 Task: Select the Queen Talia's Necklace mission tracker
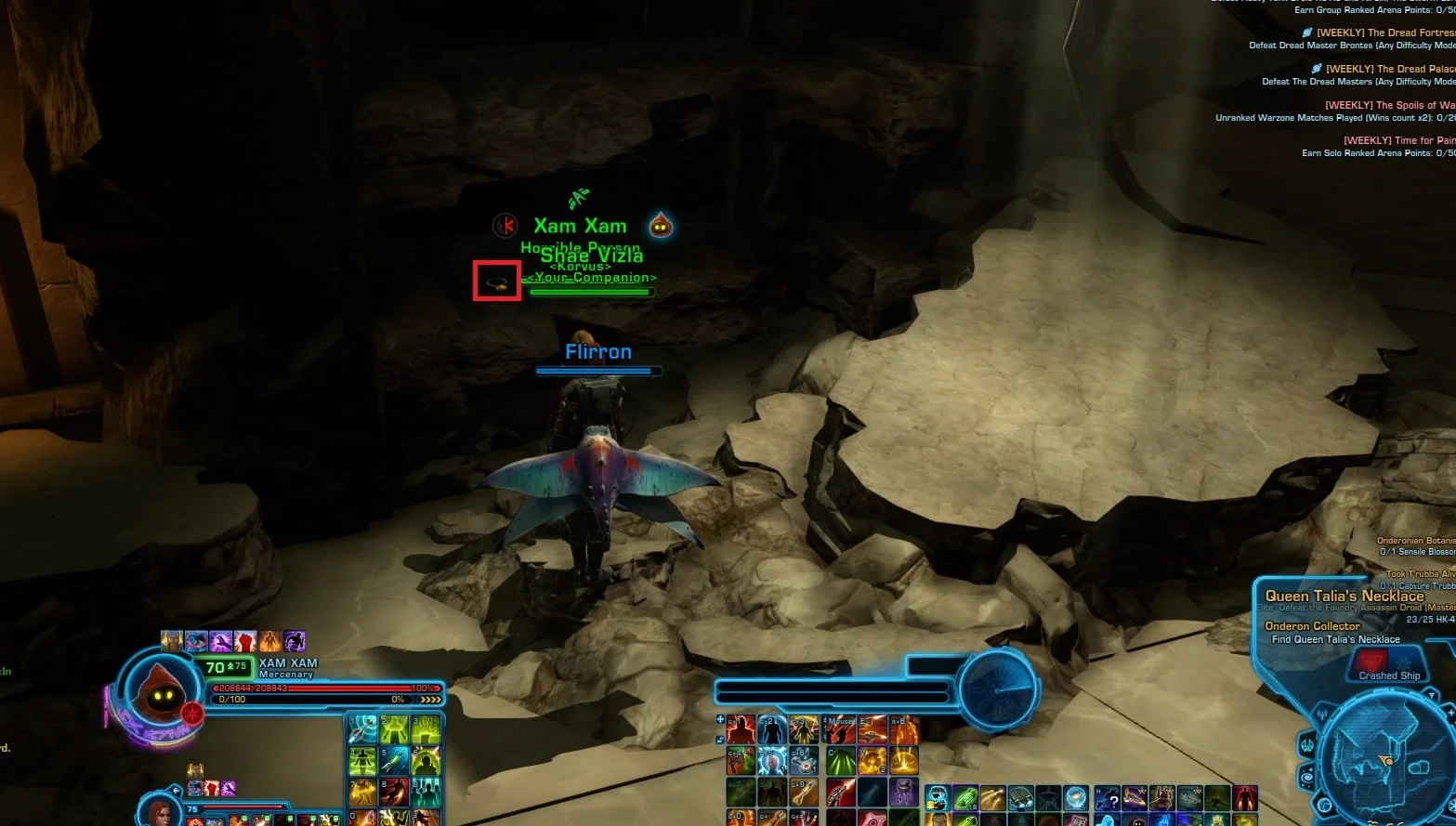(x=1344, y=597)
